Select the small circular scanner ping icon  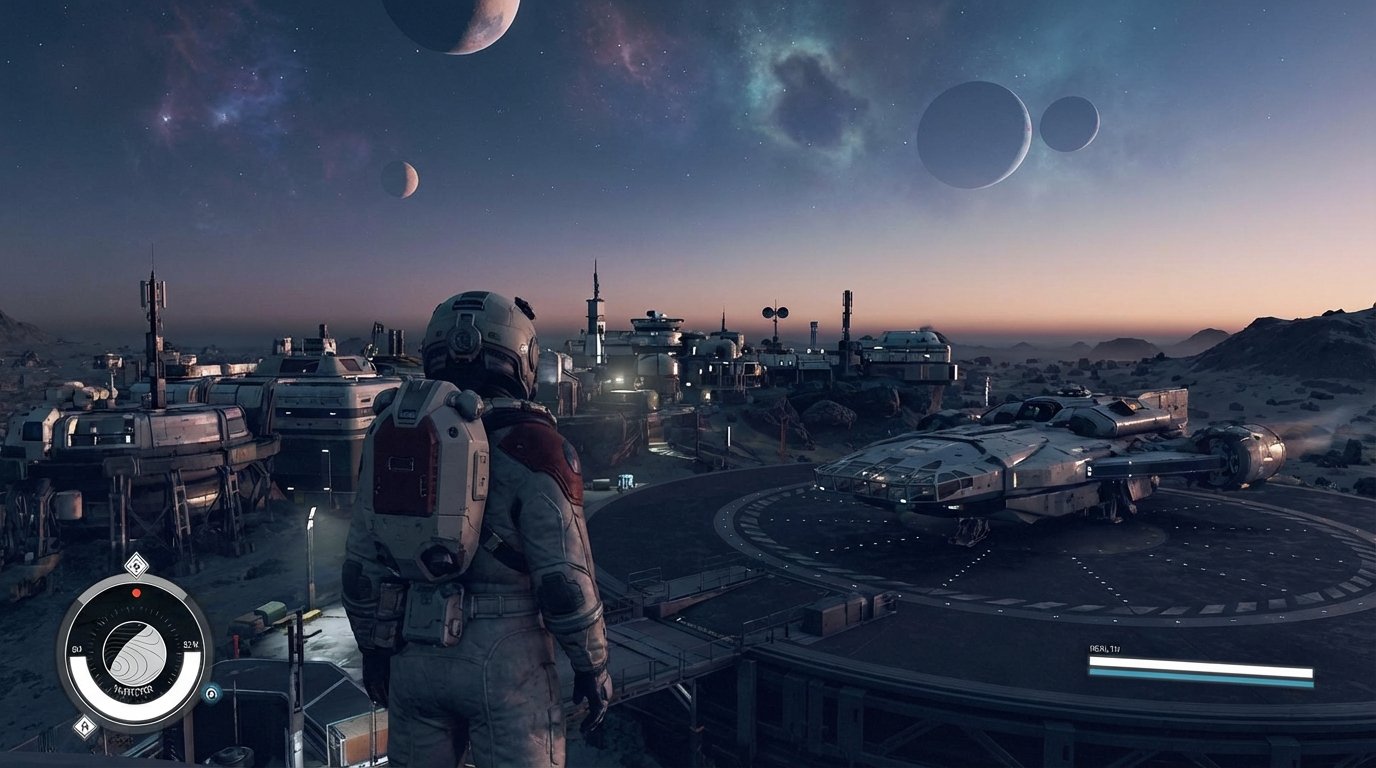coord(211,695)
